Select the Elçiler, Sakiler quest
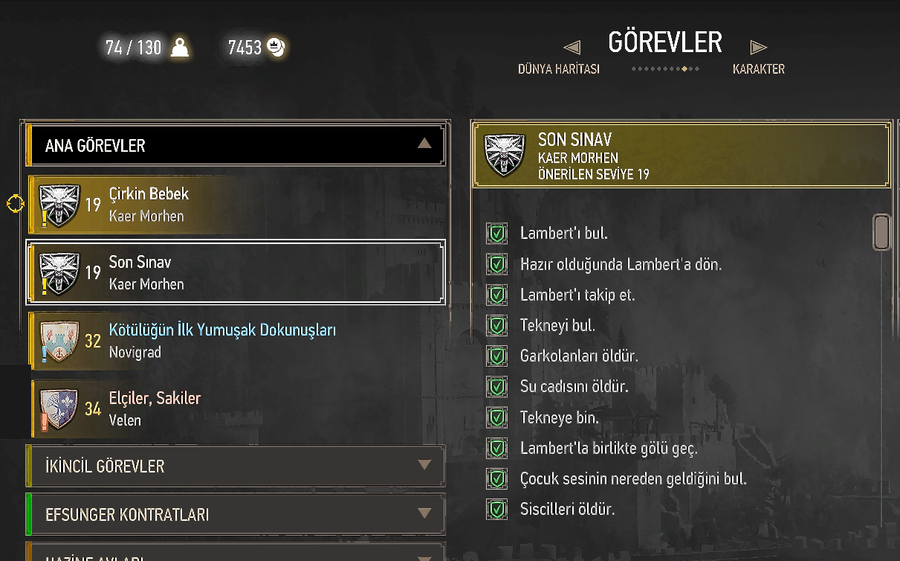 click(x=236, y=409)
